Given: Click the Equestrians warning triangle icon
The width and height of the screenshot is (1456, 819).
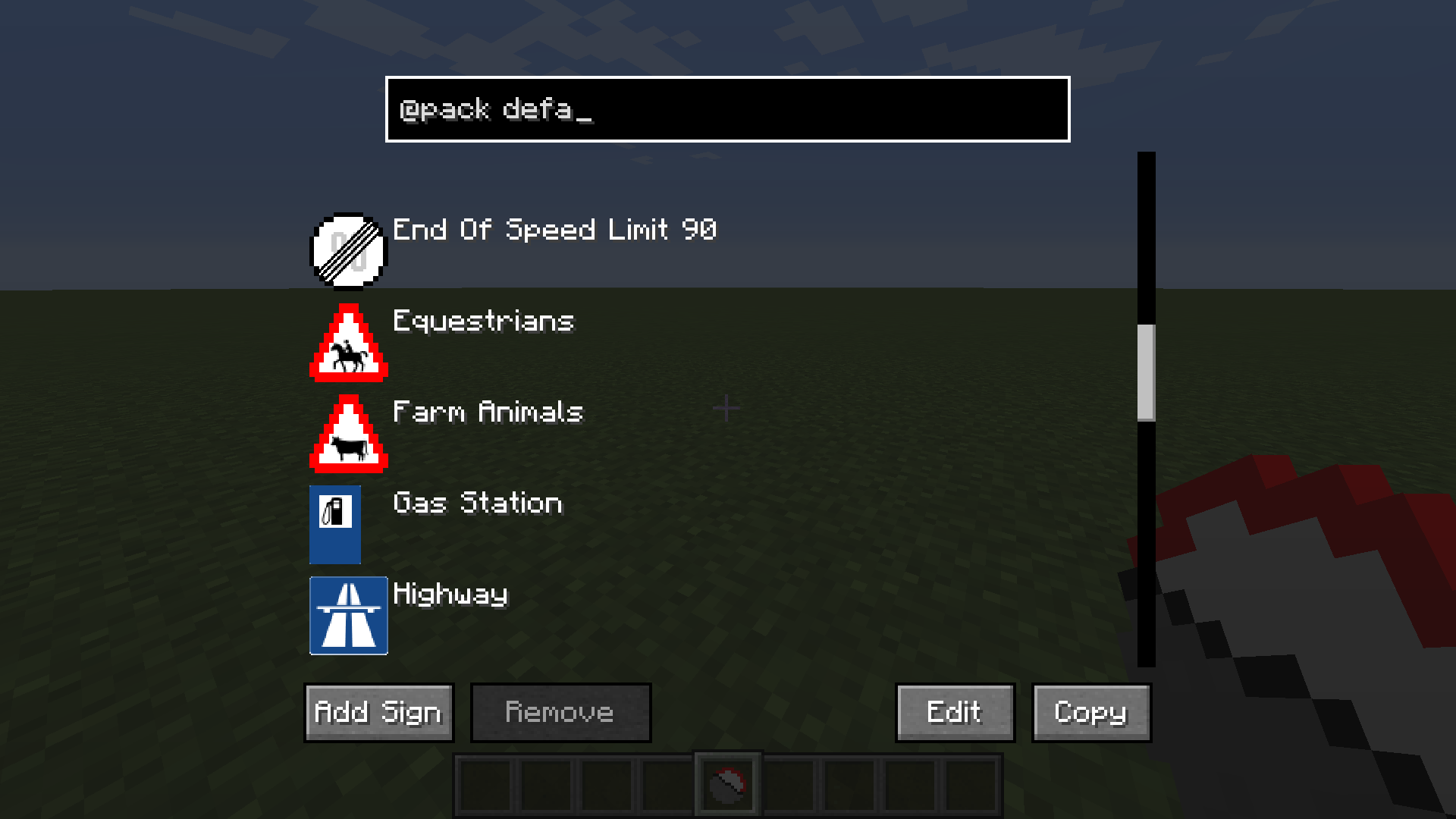Looking at the screenshot, I should tap(348, 342).
